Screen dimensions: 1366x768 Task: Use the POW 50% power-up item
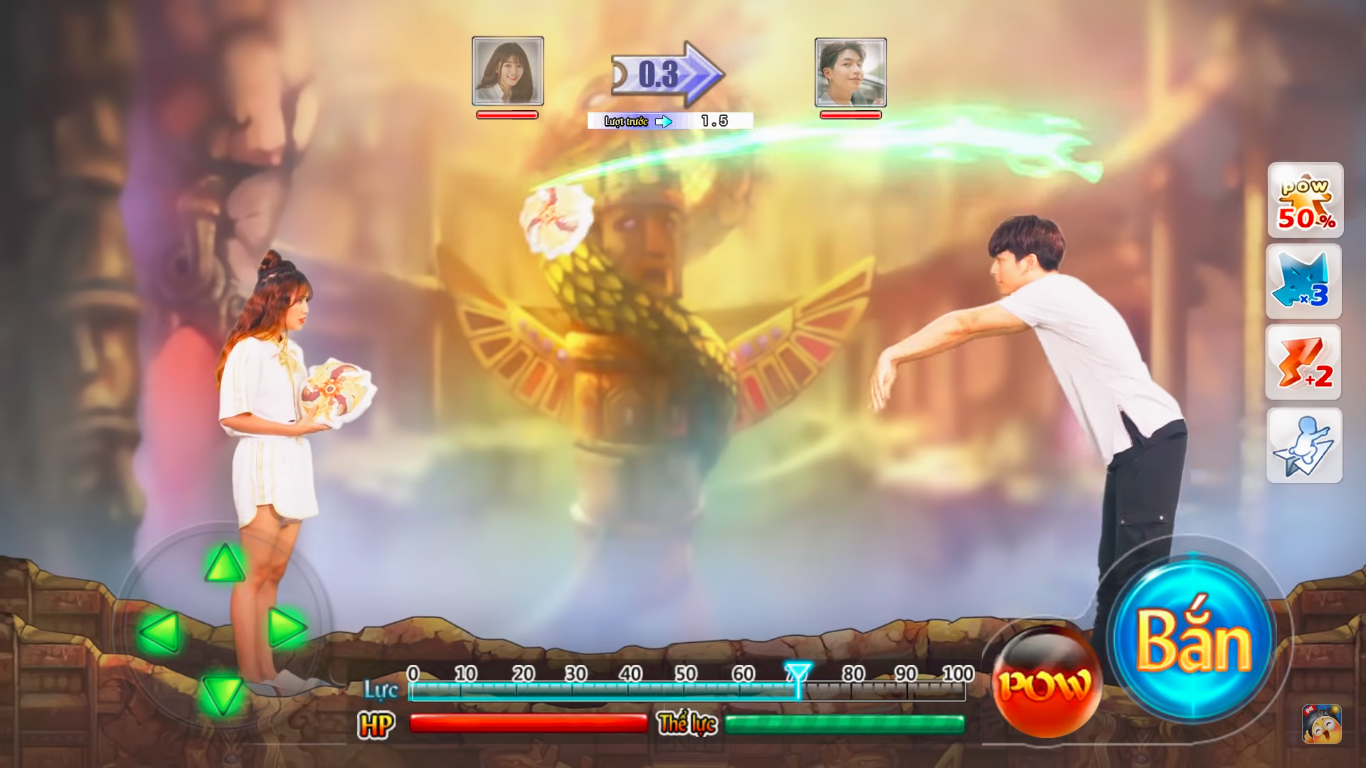pyautogui.click(x=1305, y=201)
